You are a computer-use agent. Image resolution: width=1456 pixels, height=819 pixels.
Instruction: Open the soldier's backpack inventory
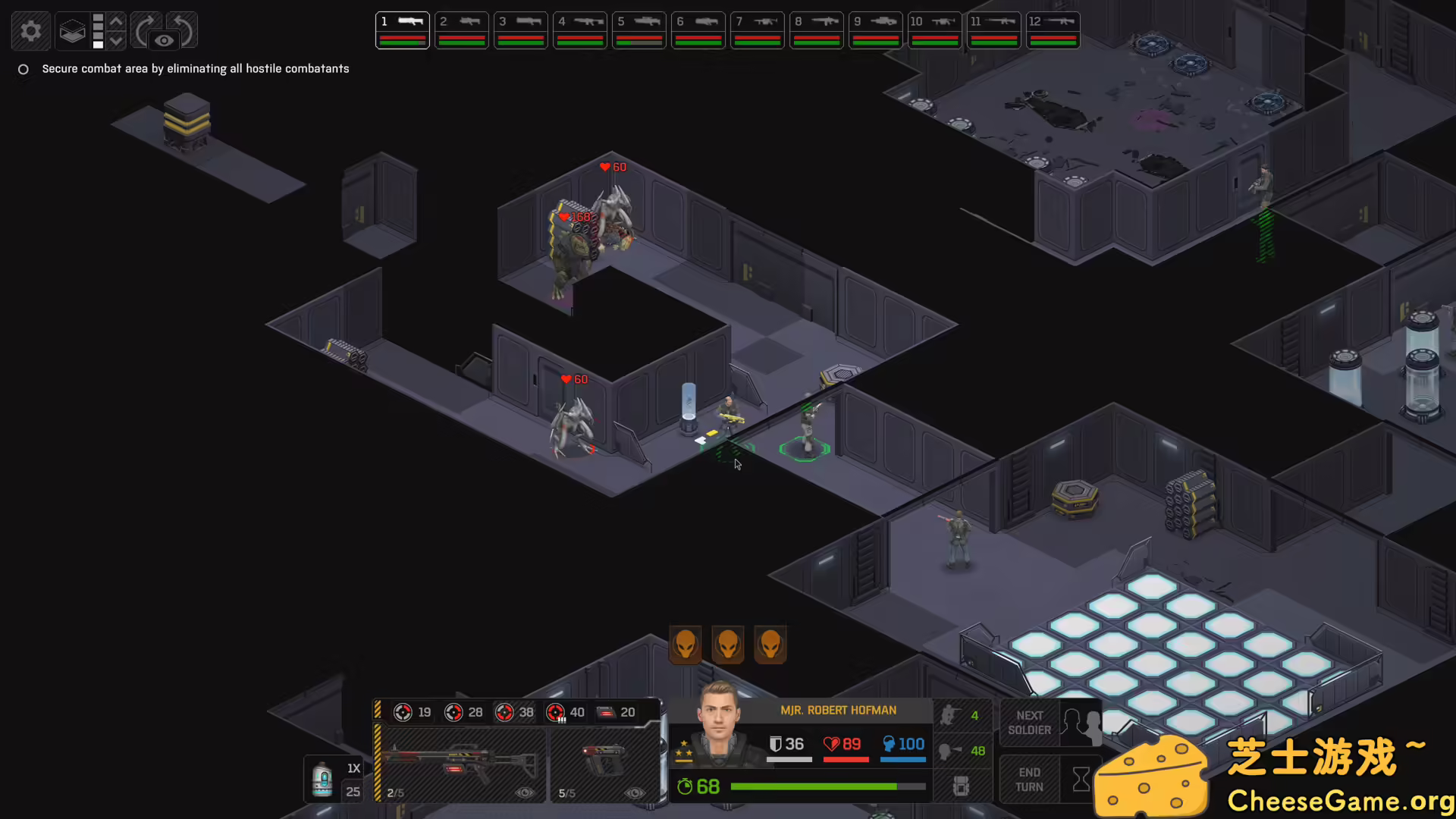click(x=962, y=786)
